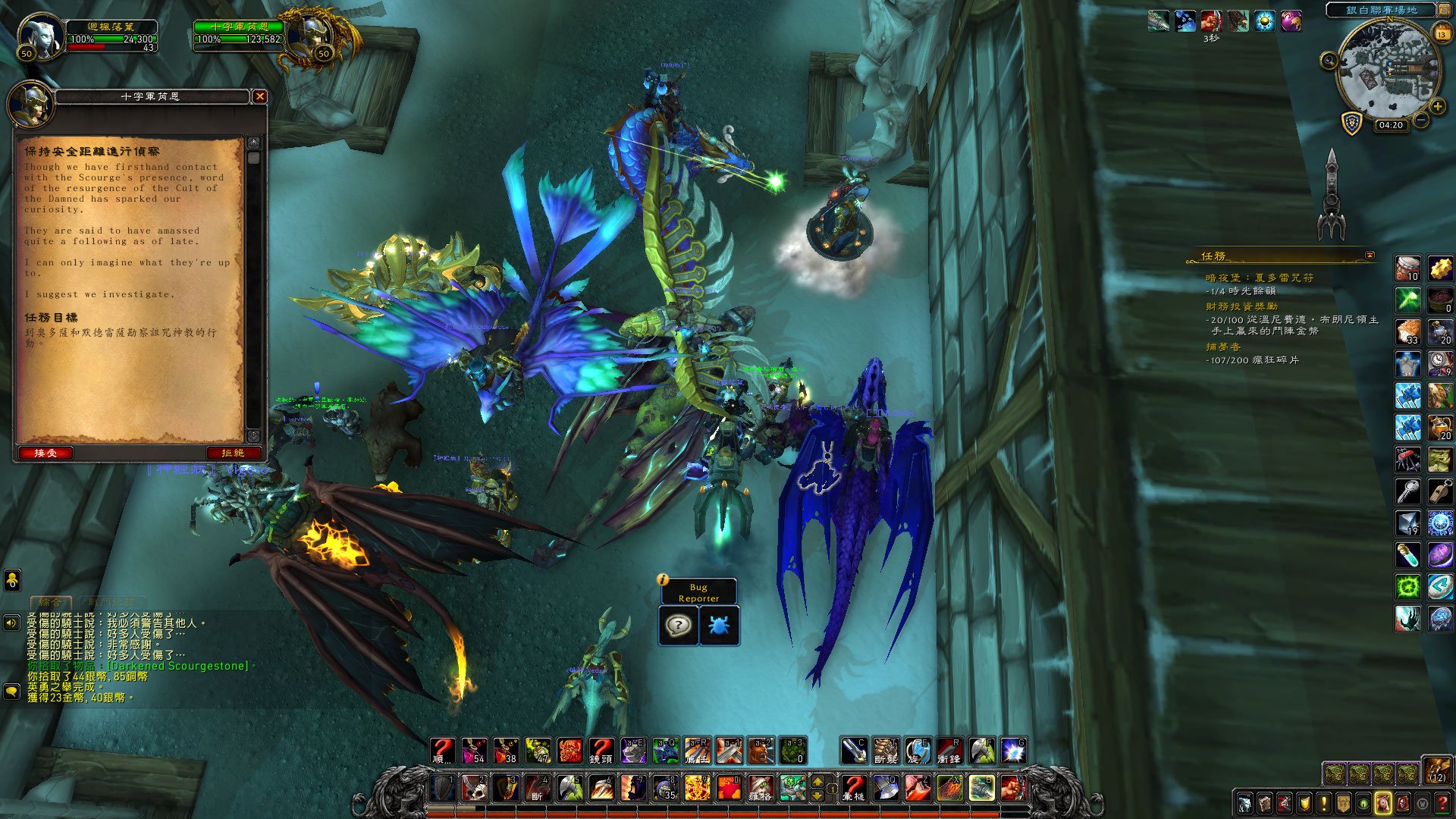This screenshot has height=819, width=1456.
Task: Open the character info micro button
Action: pos(1244,804)
